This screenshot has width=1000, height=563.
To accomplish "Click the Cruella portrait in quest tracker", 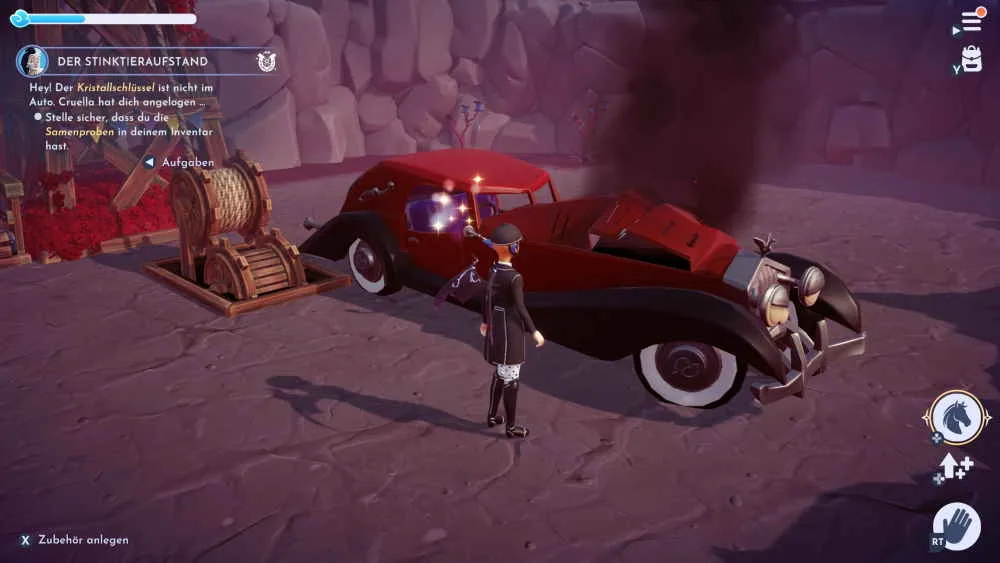I will tap(33, 61).
